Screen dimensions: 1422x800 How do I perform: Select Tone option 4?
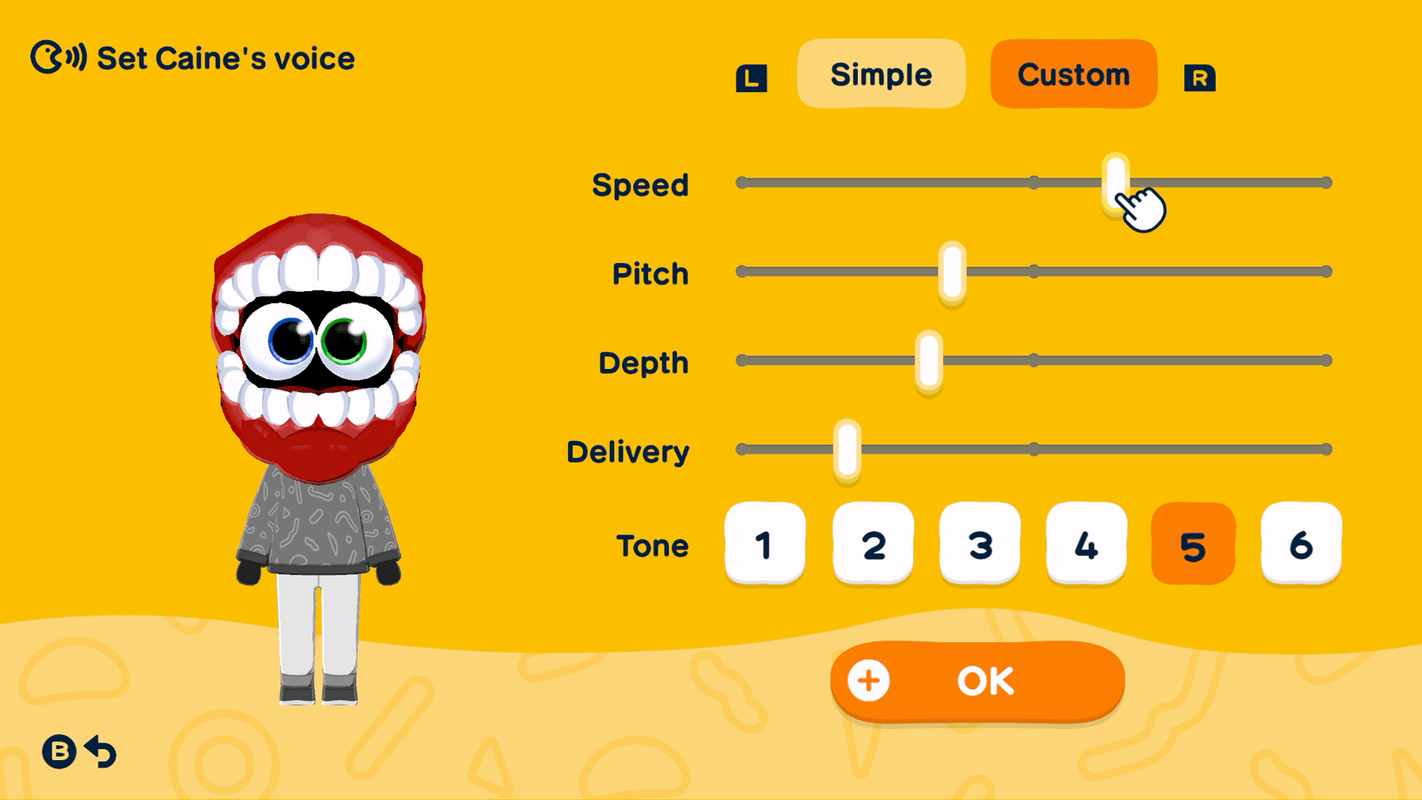[1086, 545]
